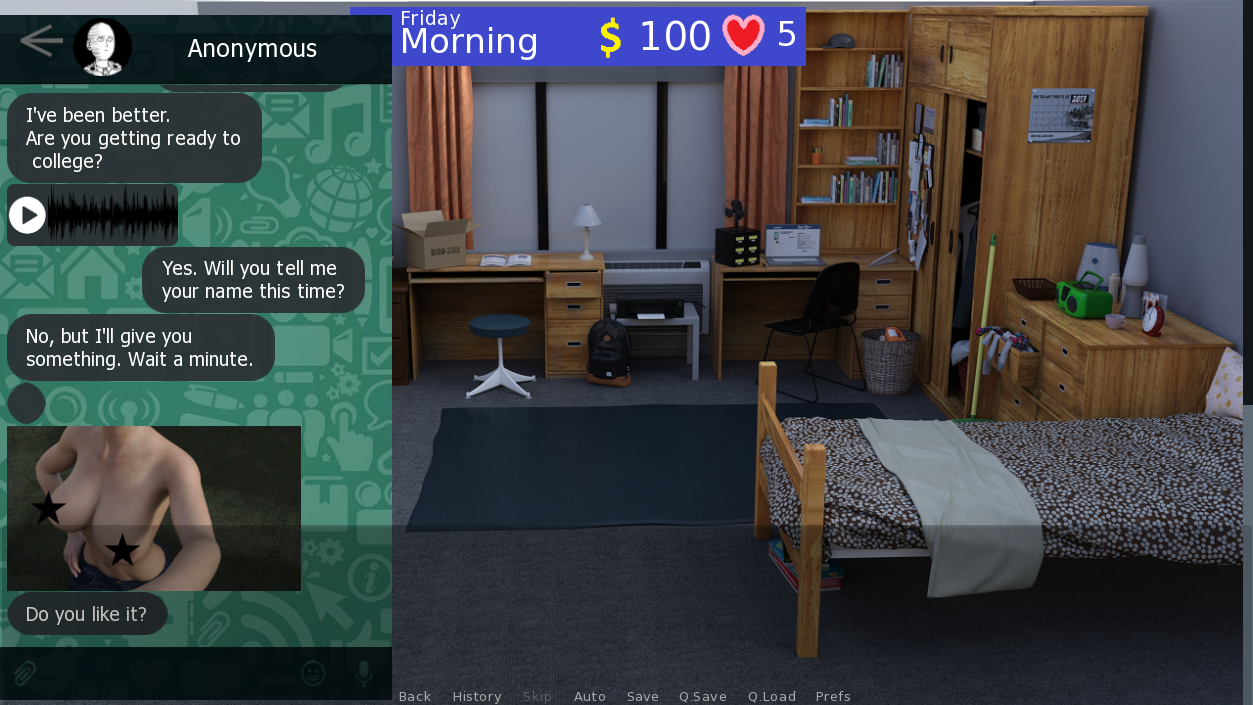
Task: Quick save with Q.Save
Action: (x=703, y=696)
